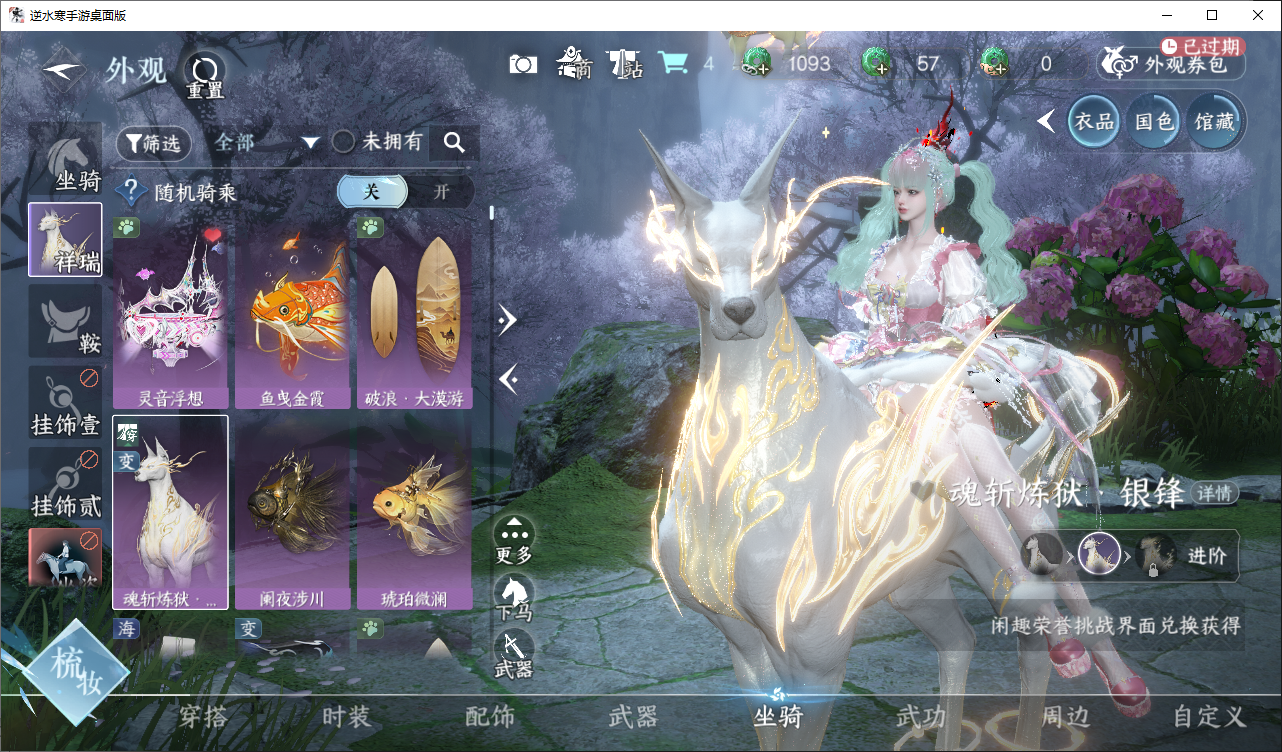Reset appearance with the 重置 button
The image size is (1282, 752).
point(206,72)
